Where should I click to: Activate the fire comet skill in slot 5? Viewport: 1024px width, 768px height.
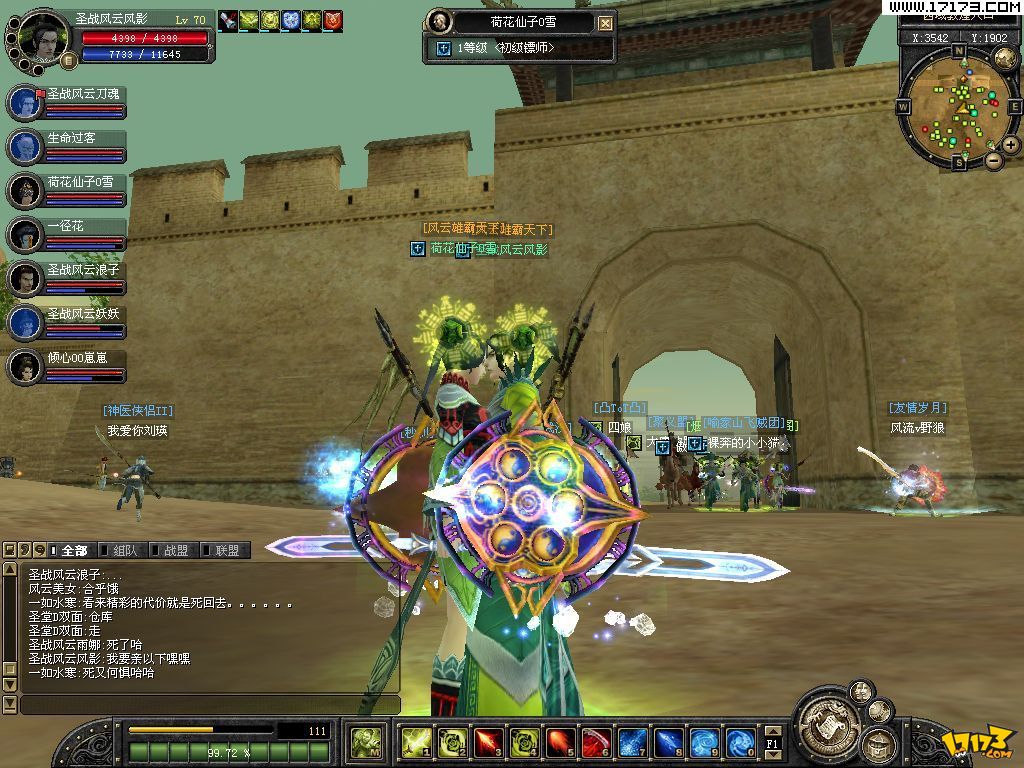click(560, 742)
